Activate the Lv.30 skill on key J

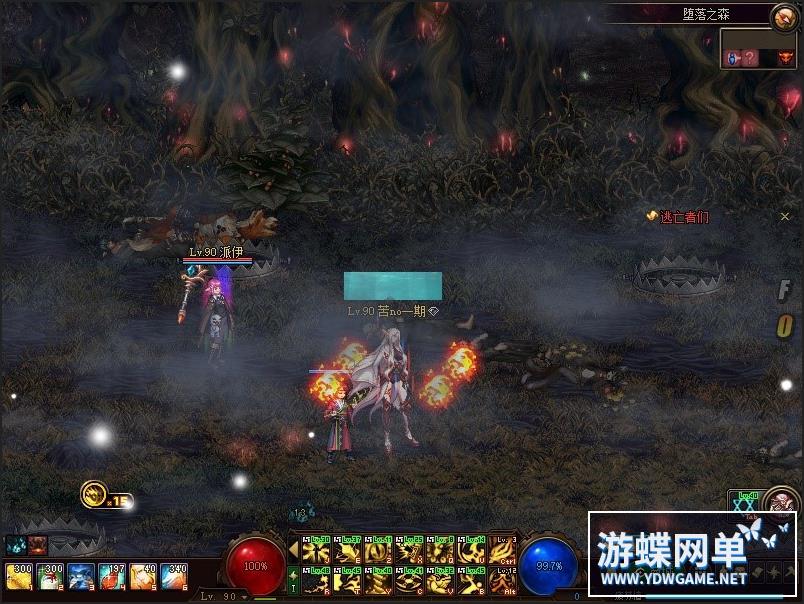[317, 550]
